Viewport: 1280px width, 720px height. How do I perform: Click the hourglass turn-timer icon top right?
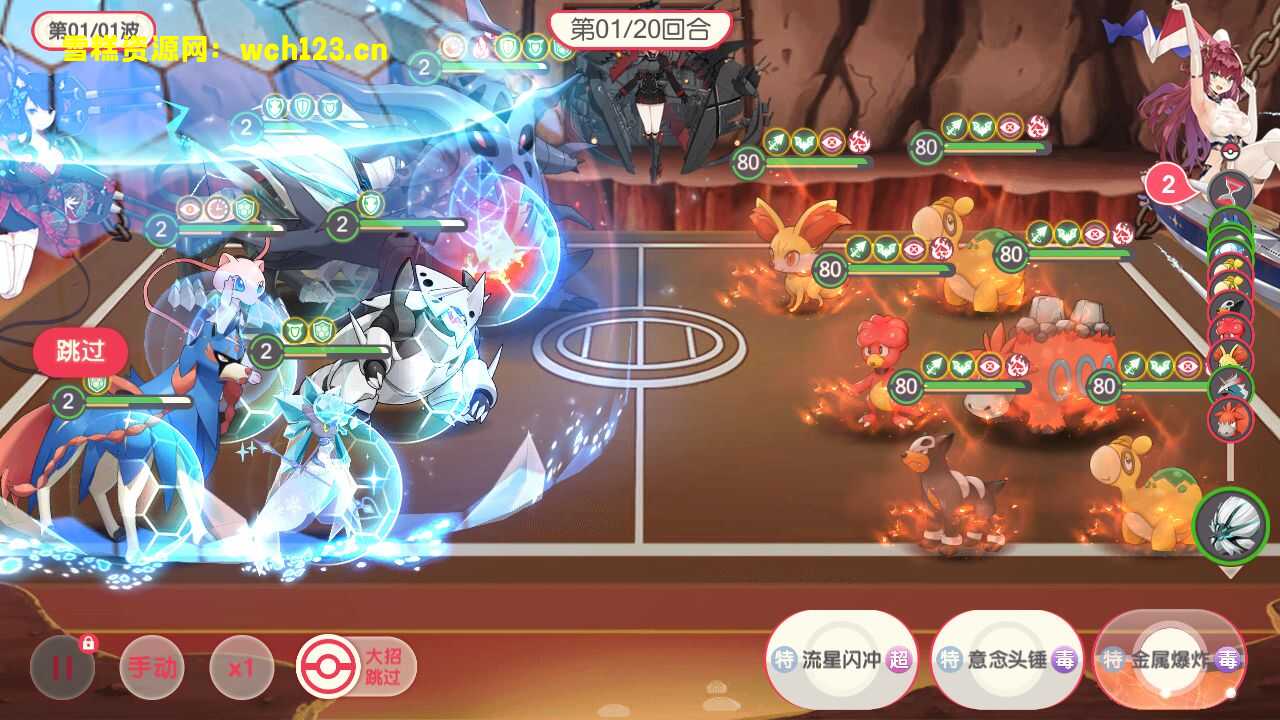[x=1233, y=187]
